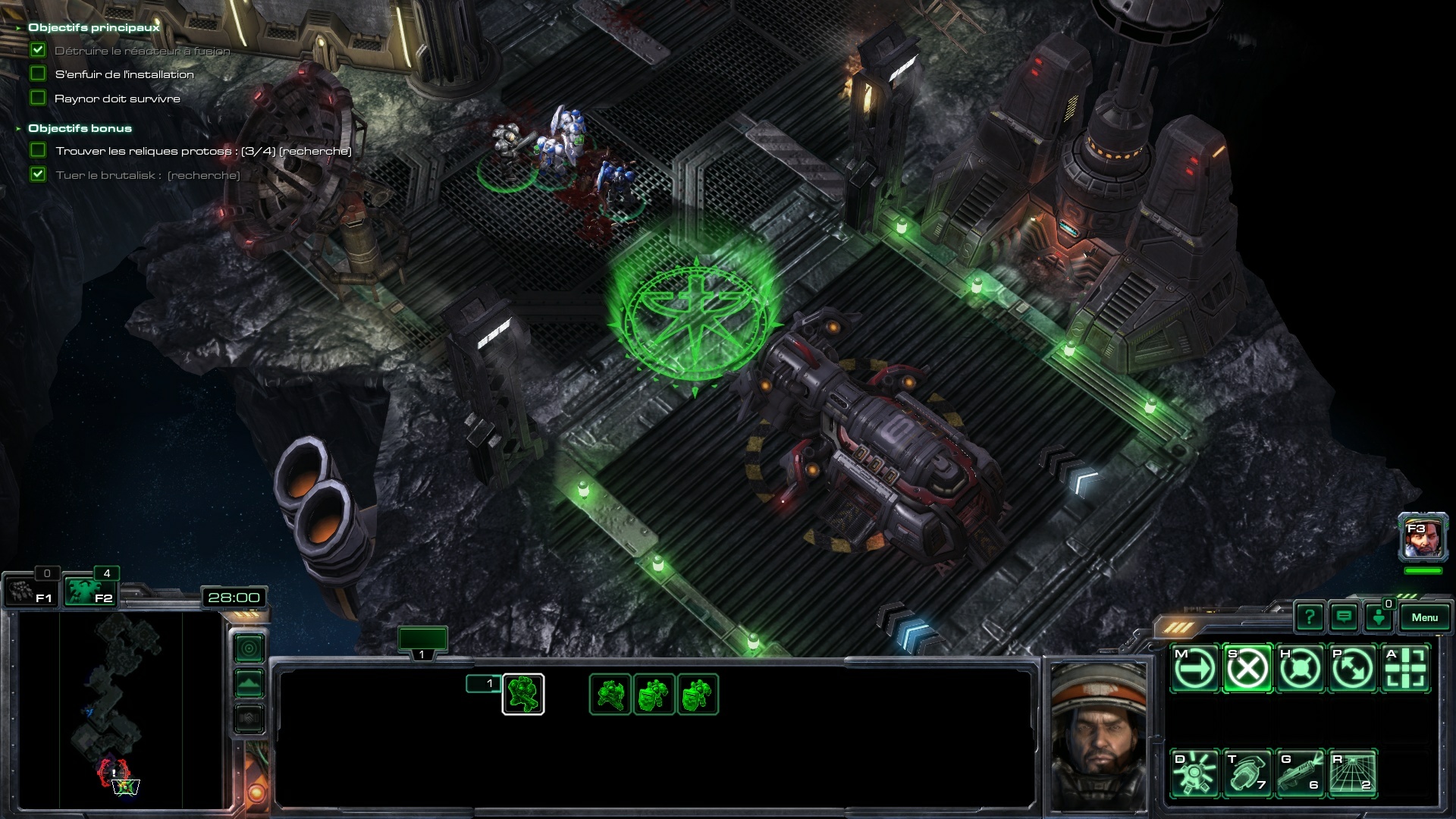The width and height of the screenshot is (1456, 819).
Task: Toggle the minimap ping target button
Action: (249, 648)
